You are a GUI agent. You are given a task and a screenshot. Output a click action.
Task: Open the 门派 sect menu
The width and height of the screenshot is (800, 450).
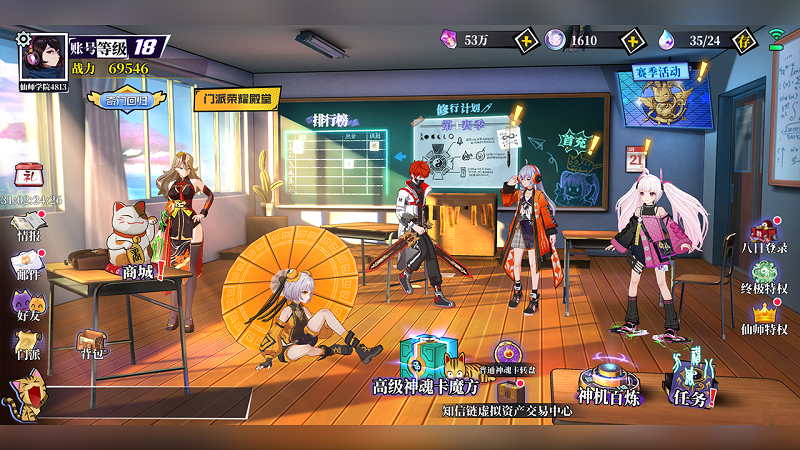(x=27, y=342)
